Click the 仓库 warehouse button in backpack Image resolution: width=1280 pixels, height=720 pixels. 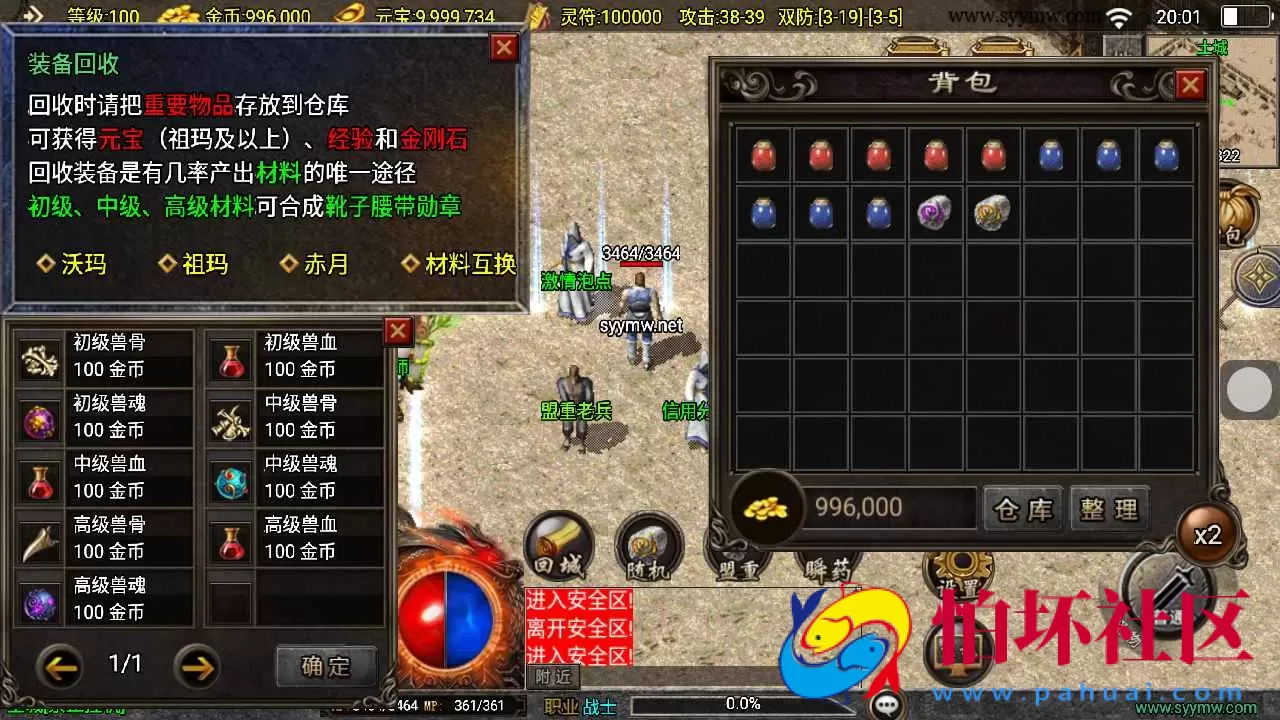[x=1022, y=508]
